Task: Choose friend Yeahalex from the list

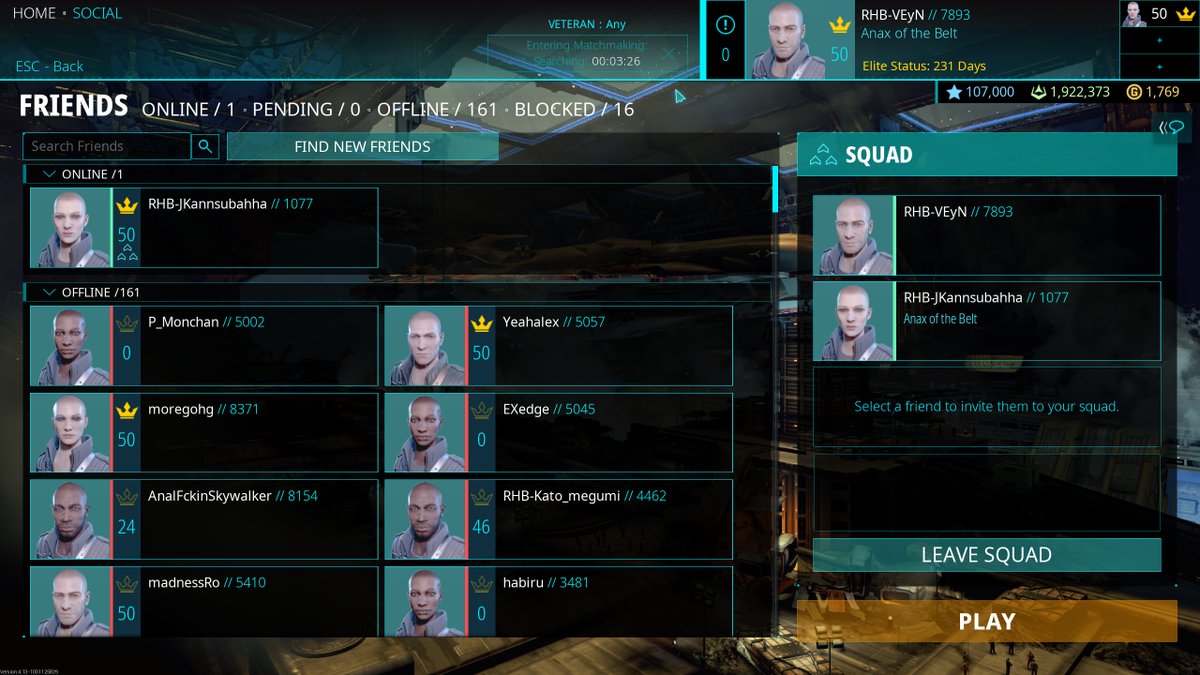Action: (558, 346)
